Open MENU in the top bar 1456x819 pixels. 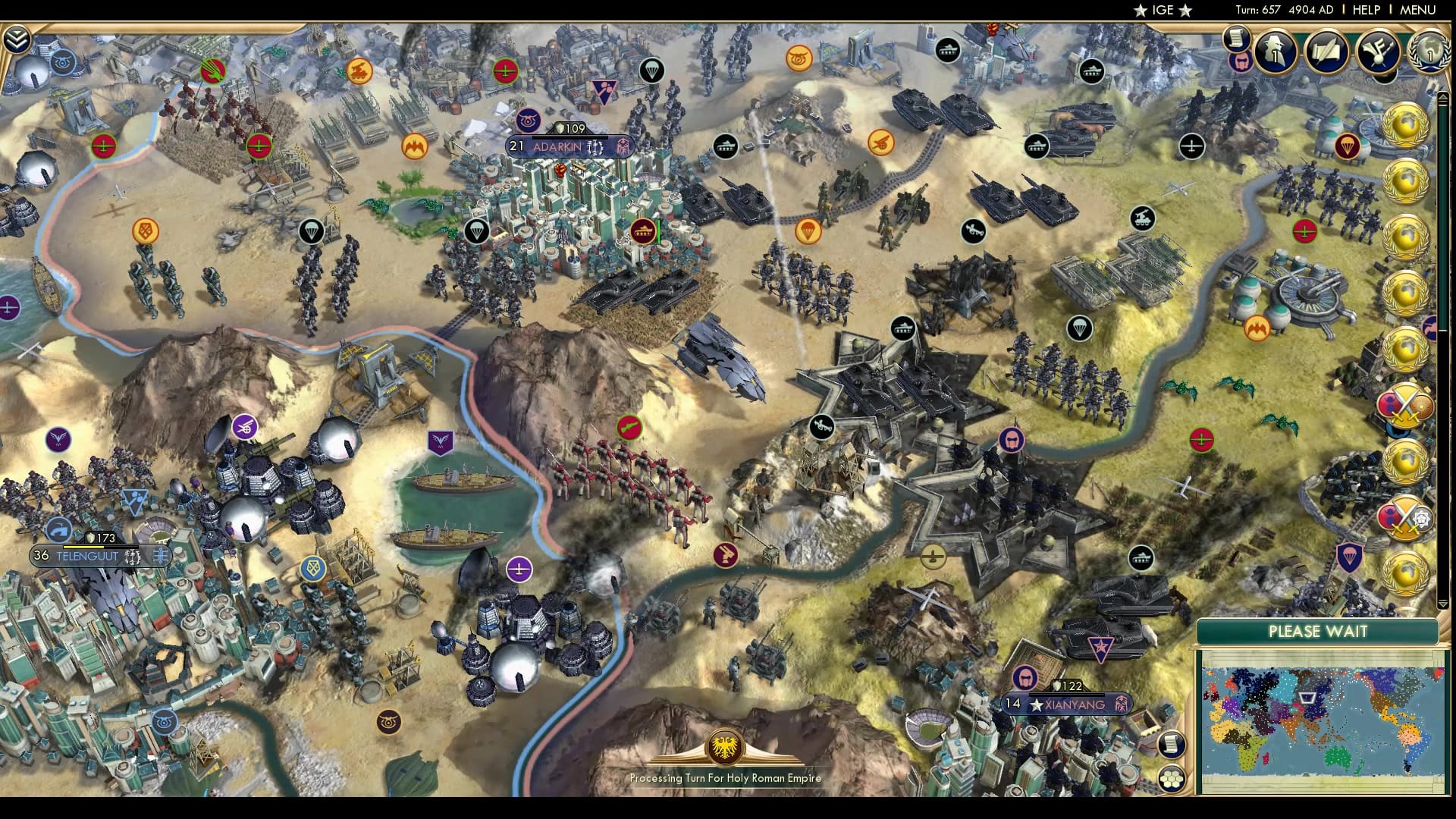tap(1420, 10)
